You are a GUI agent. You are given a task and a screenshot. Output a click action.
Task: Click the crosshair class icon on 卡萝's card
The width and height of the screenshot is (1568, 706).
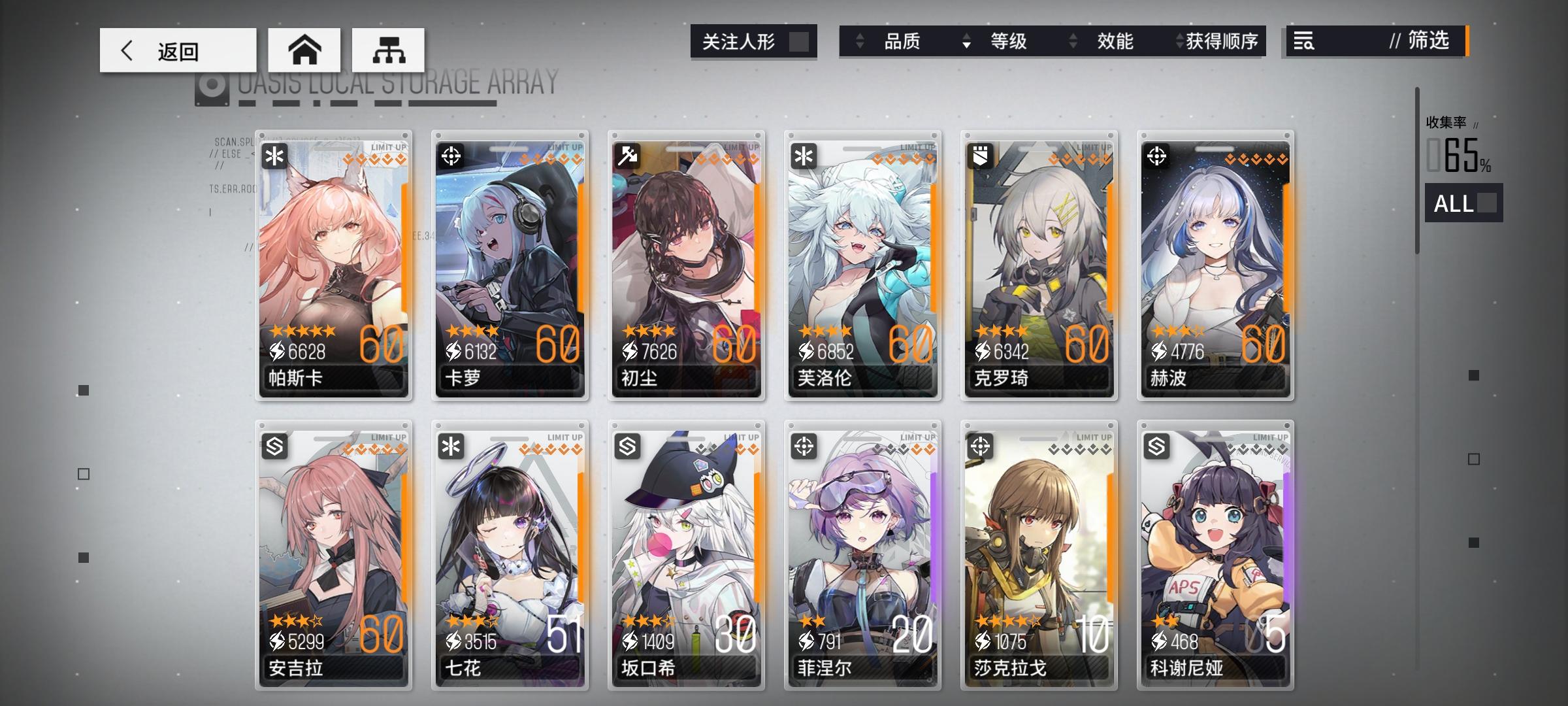[x=451, y=156]
